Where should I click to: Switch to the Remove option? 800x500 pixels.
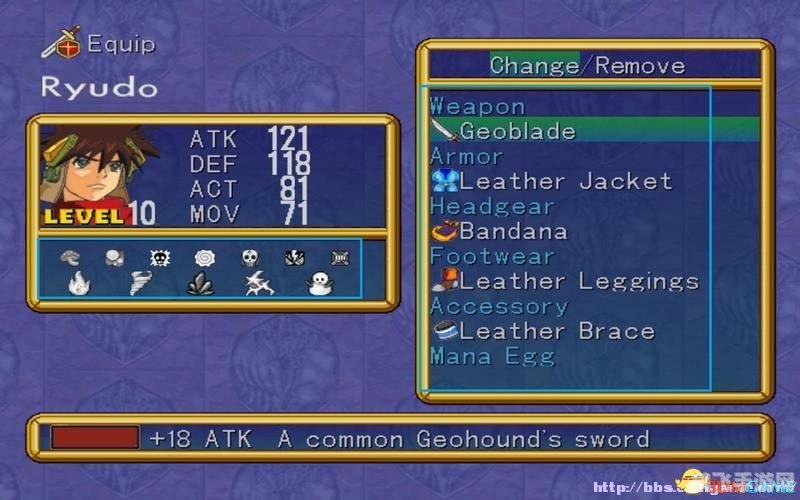[x=640, y=66]
